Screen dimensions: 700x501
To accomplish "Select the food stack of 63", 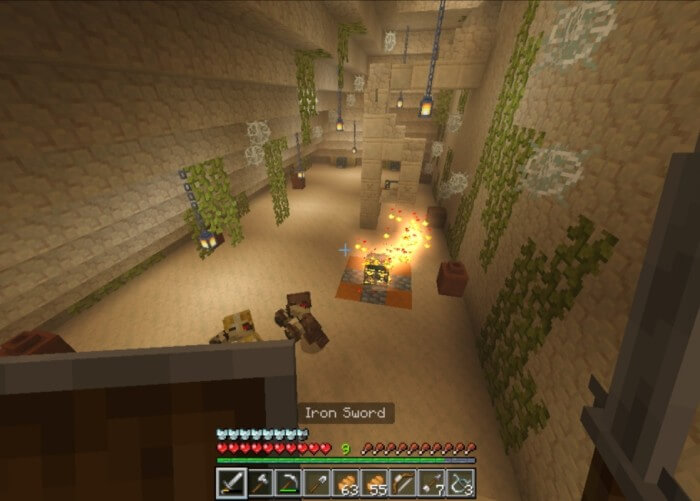I will click(346, 484).
